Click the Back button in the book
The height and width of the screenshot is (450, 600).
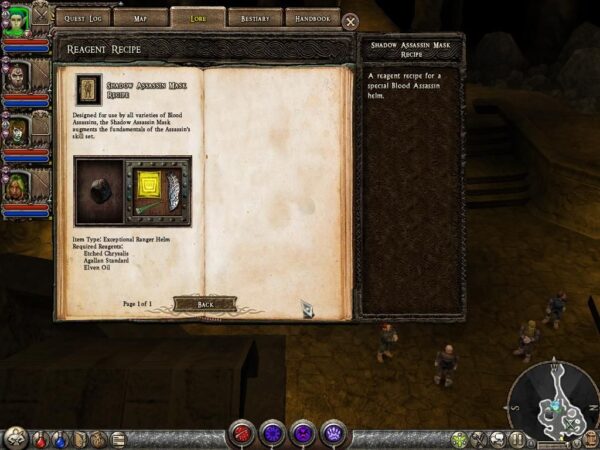point(204,303)
